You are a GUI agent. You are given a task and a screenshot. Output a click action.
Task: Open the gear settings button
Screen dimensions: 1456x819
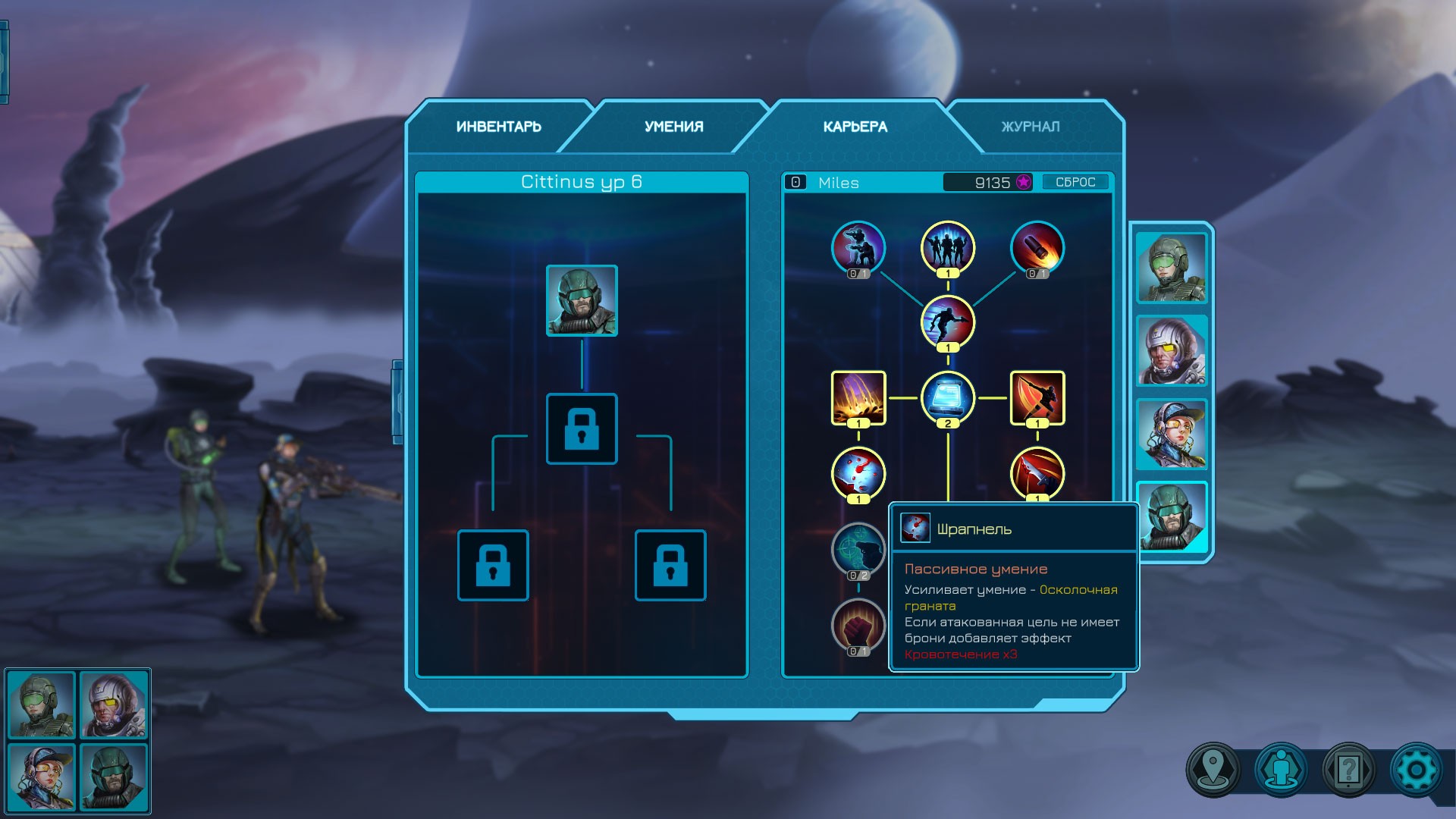(x=1415, y=770)
